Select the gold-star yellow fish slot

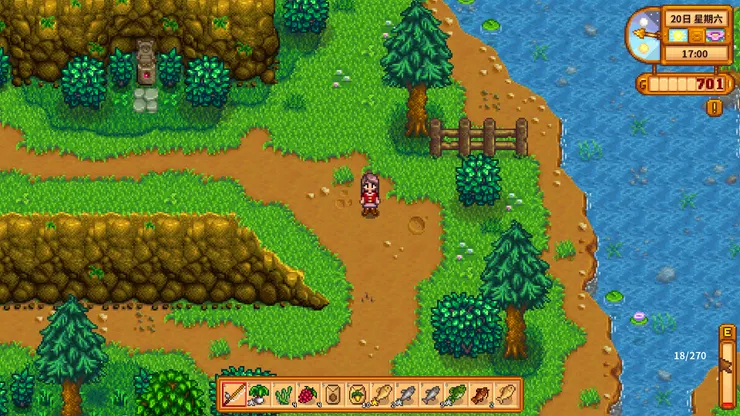(382, 394)
